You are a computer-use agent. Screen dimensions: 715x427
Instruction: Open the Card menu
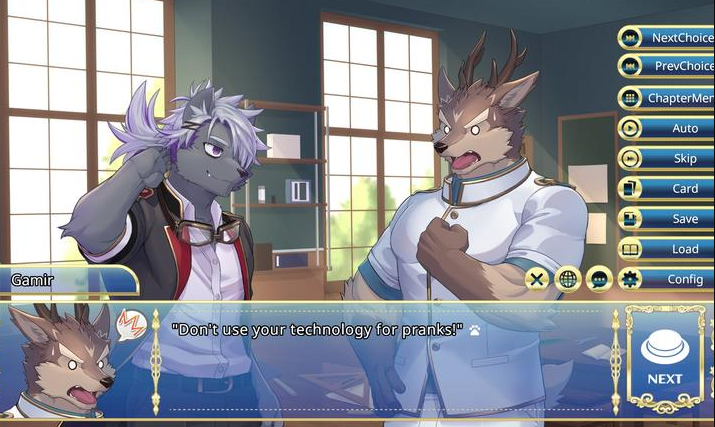click(x=667, y=188)
